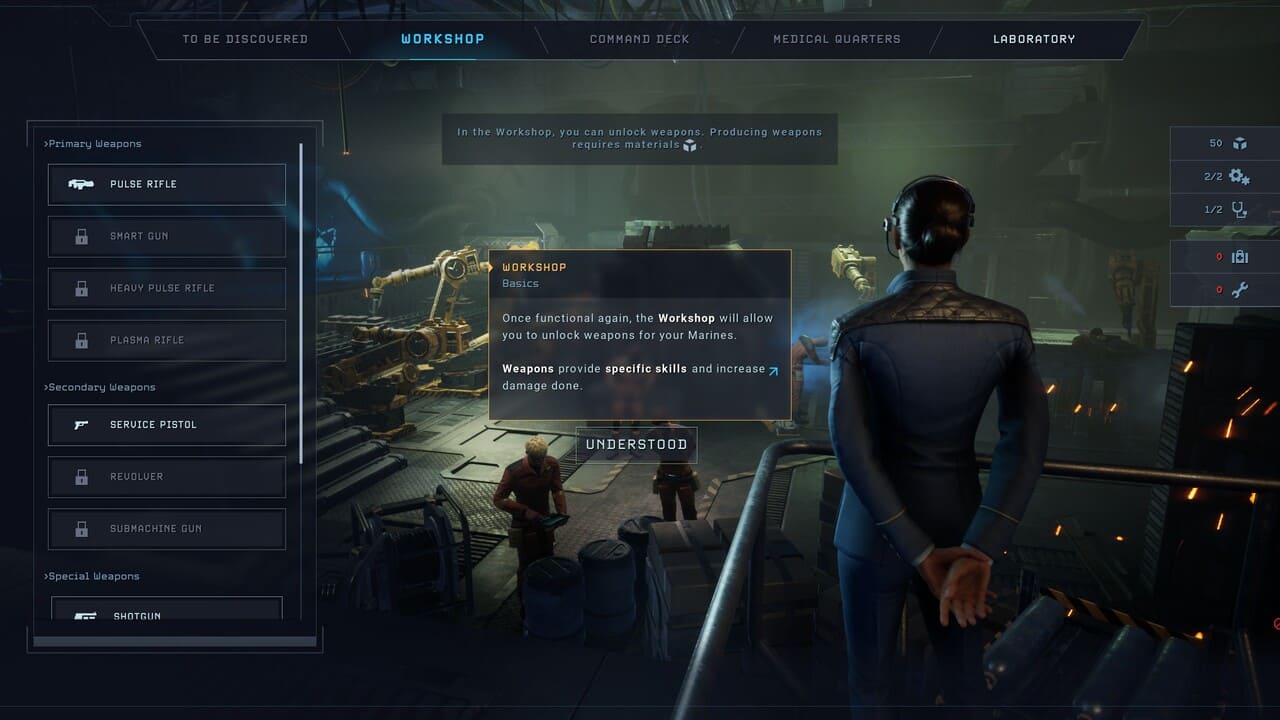The height and width of the screenshot is (720, 1280).
Task: Select the locked Heavy Pulse Rifle
Action: tap(167, 289)
